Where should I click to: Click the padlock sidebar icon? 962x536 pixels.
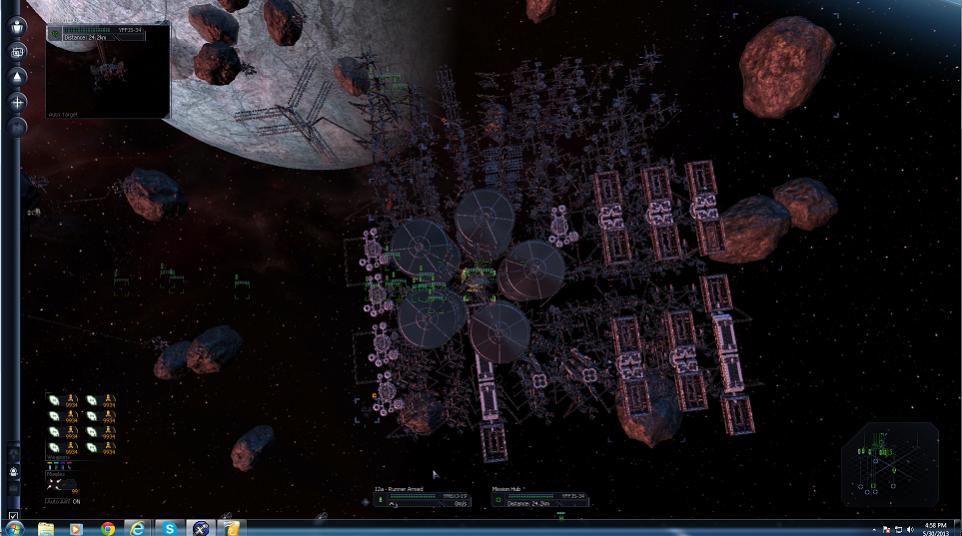(x=14, y=471)
